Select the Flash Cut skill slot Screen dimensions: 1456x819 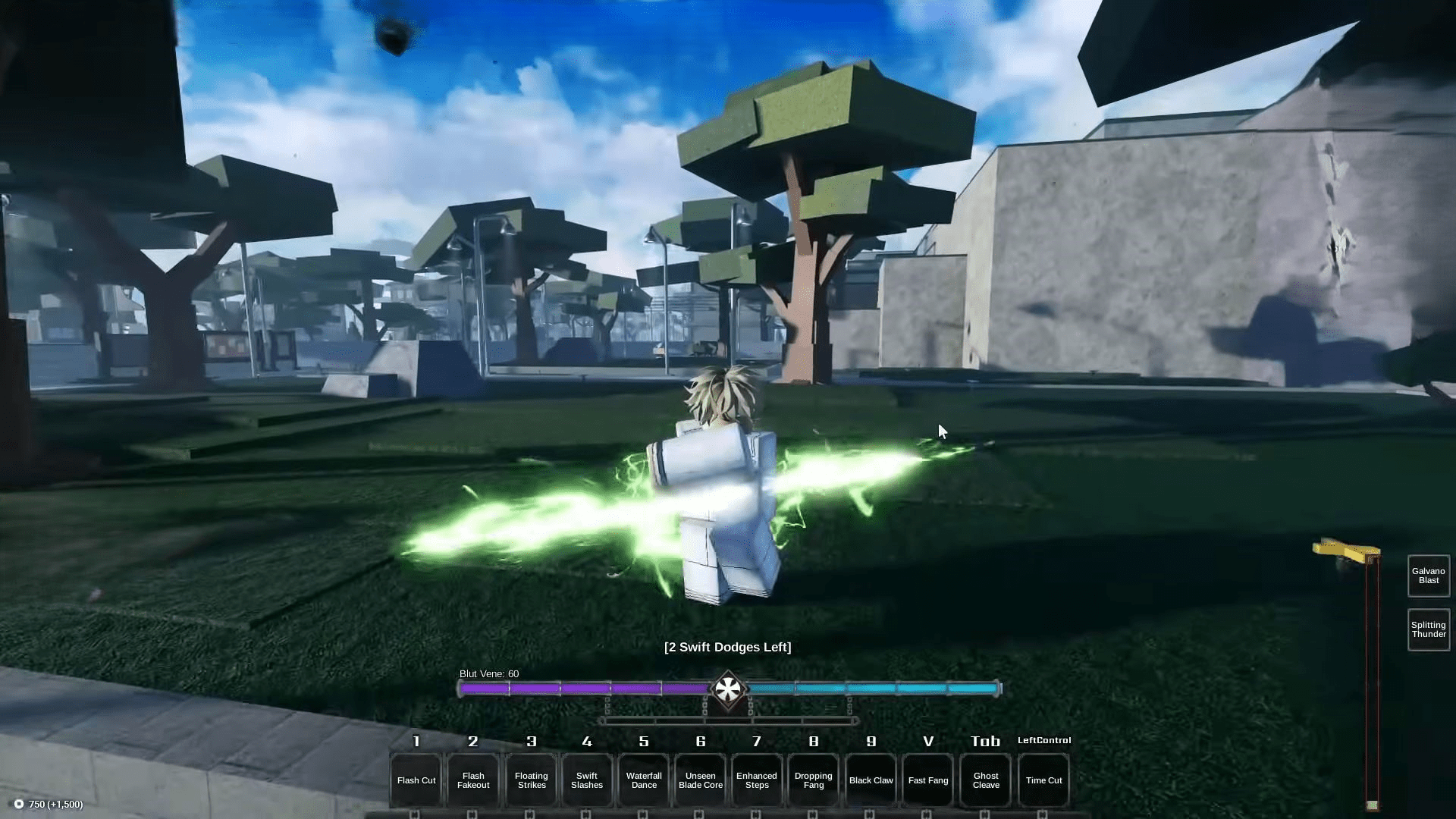pos(416,780)
